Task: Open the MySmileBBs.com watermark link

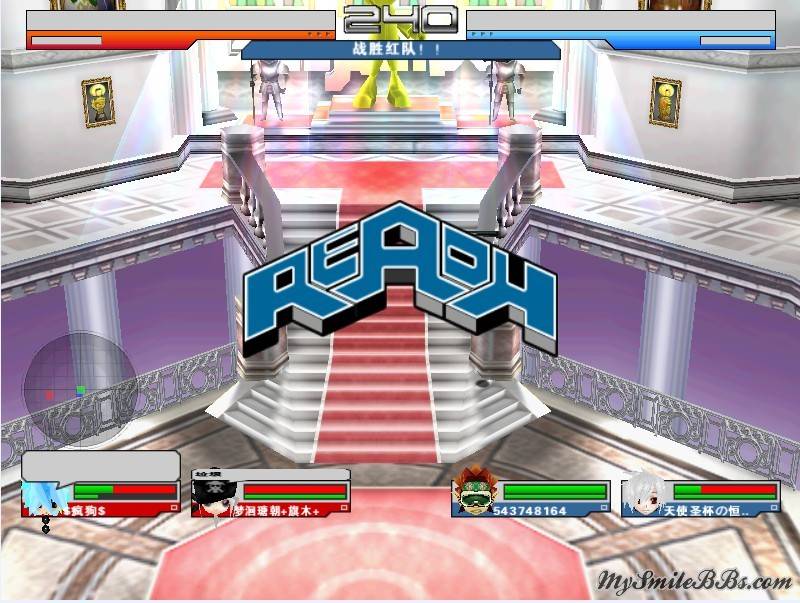Action: 694,581
